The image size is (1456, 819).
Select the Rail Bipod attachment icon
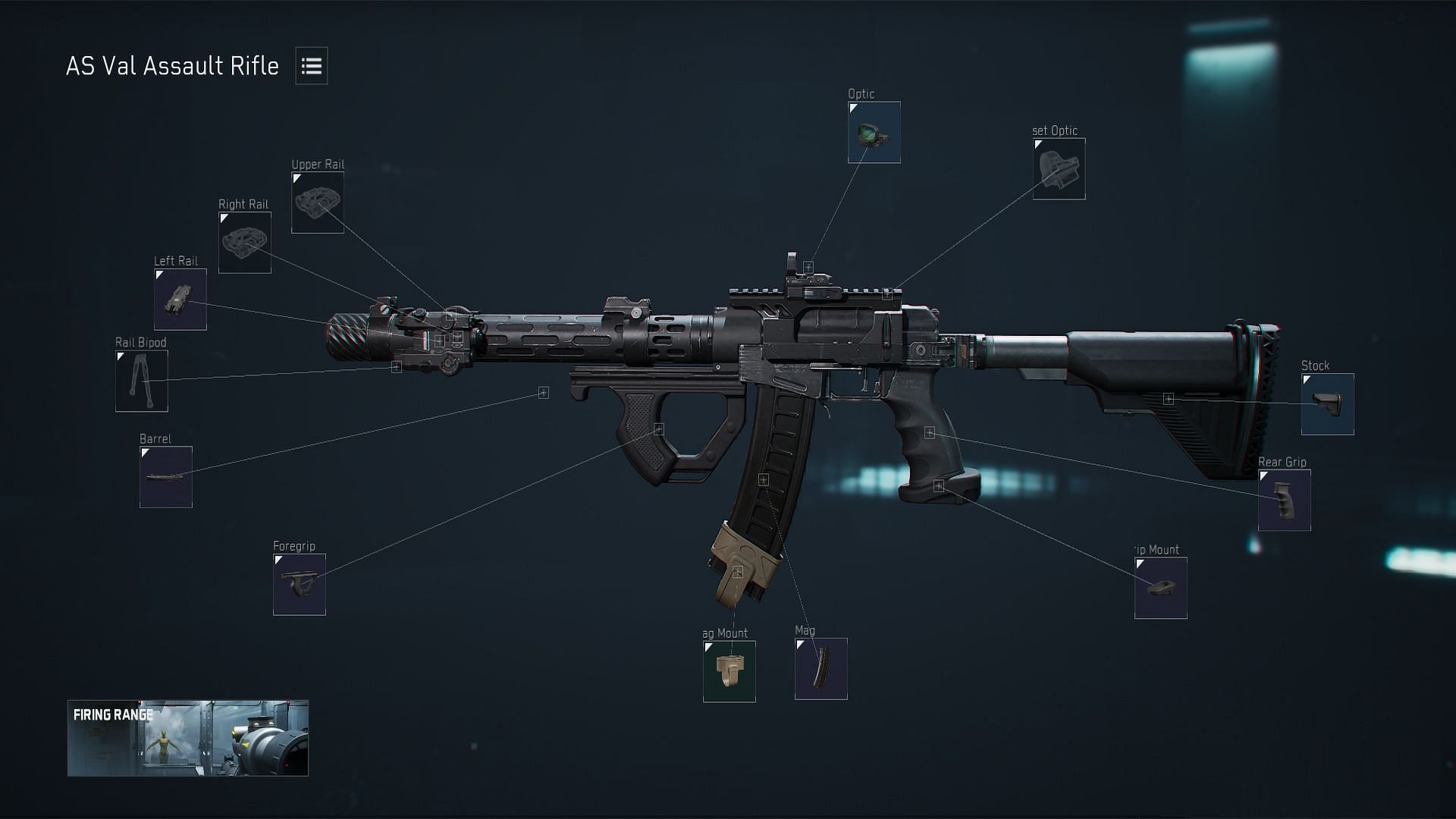coord(140,381)
